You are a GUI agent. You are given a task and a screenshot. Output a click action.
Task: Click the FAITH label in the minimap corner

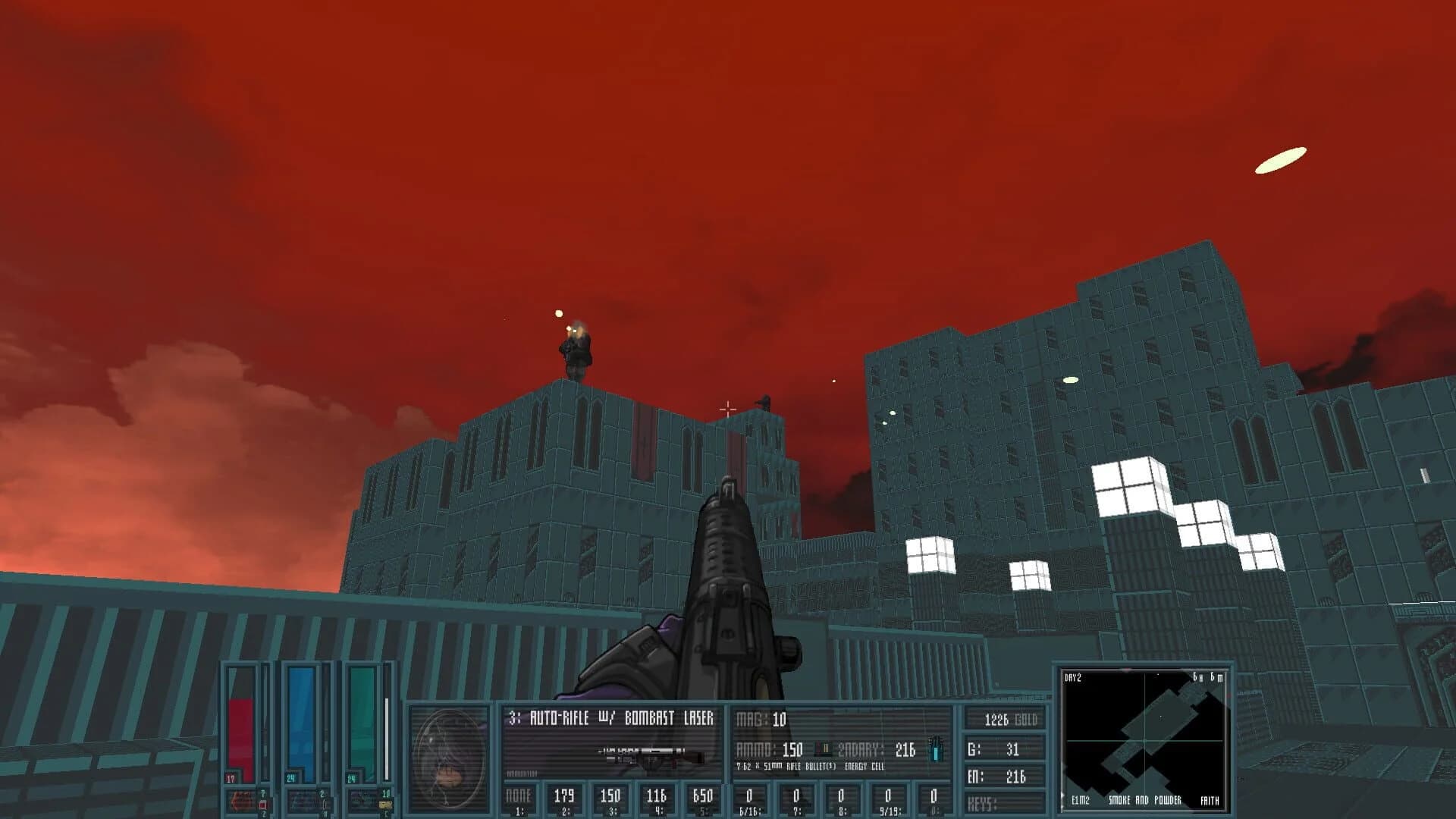[x=1211, y=801]
